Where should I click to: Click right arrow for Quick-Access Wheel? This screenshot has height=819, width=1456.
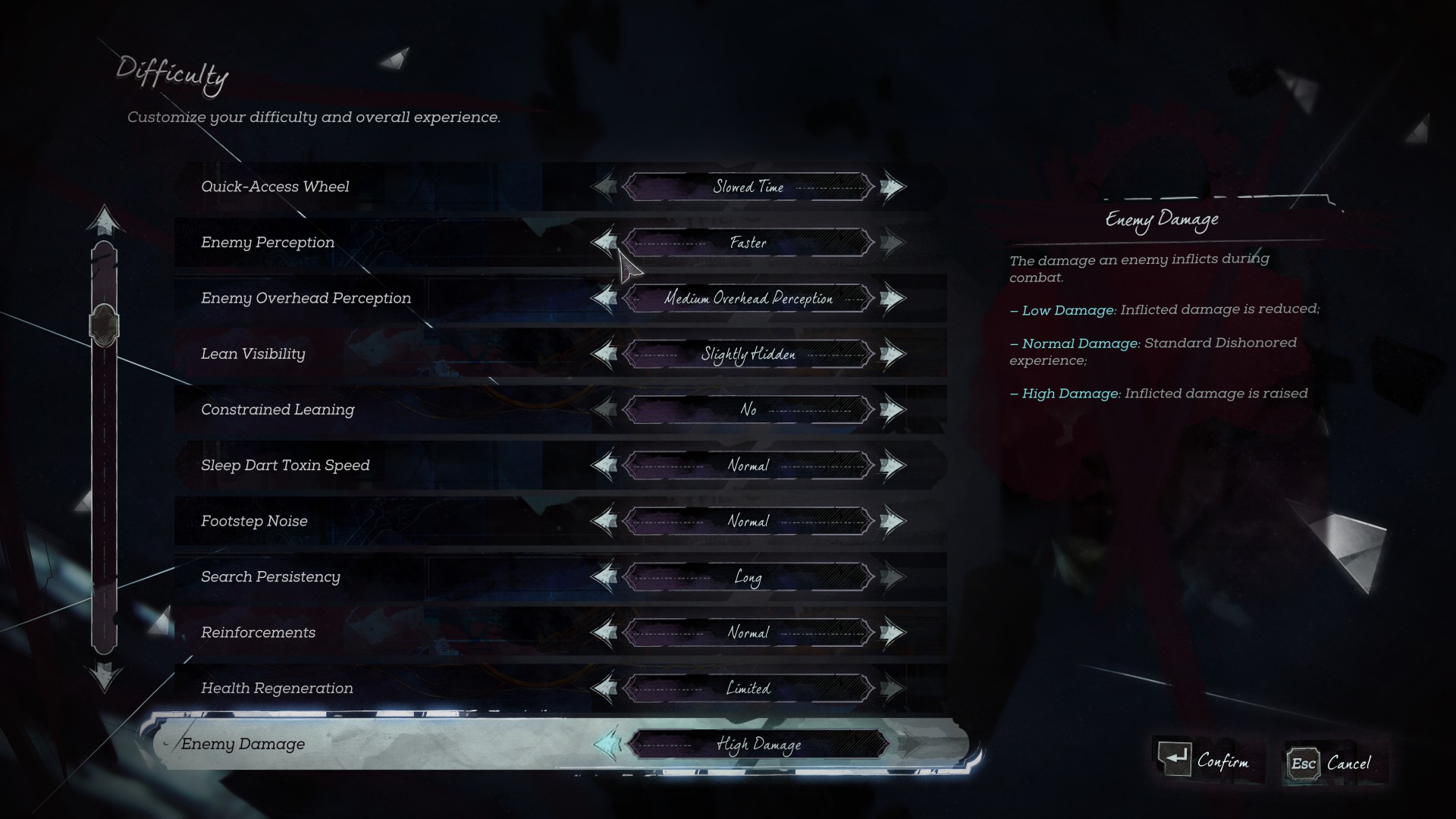pyautogui.click(x=893, y=187)
